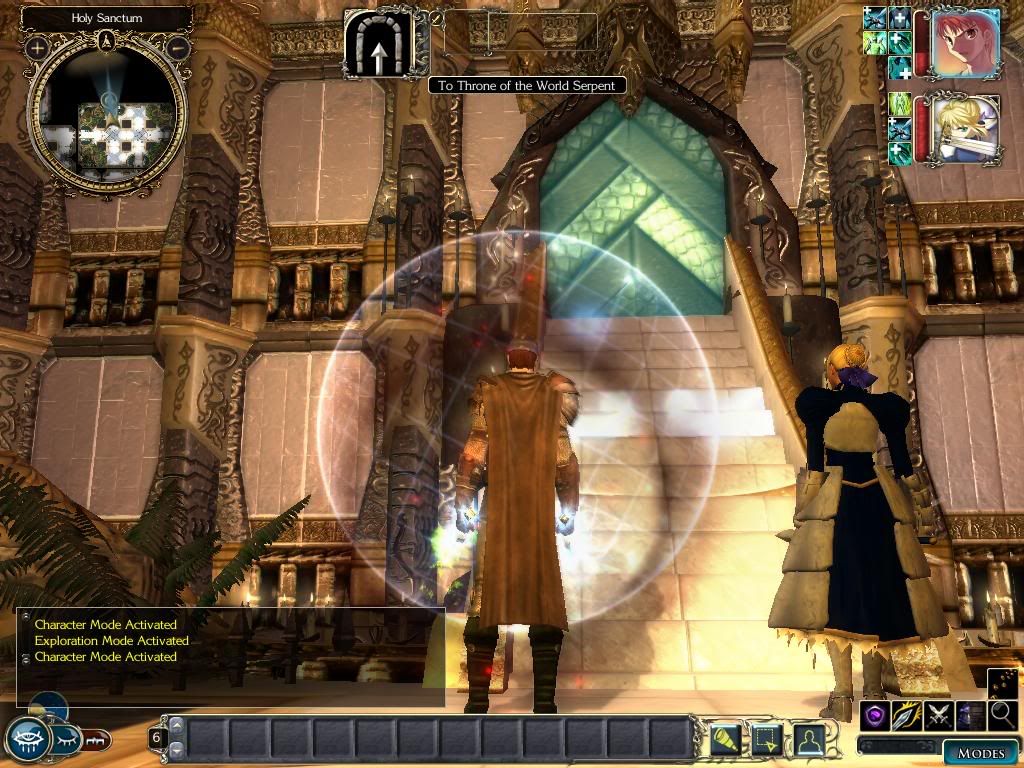Viewport: 1024px width, 768px height.
Task: Click the Holy Sanctum minimap
Action: point(107,118)
